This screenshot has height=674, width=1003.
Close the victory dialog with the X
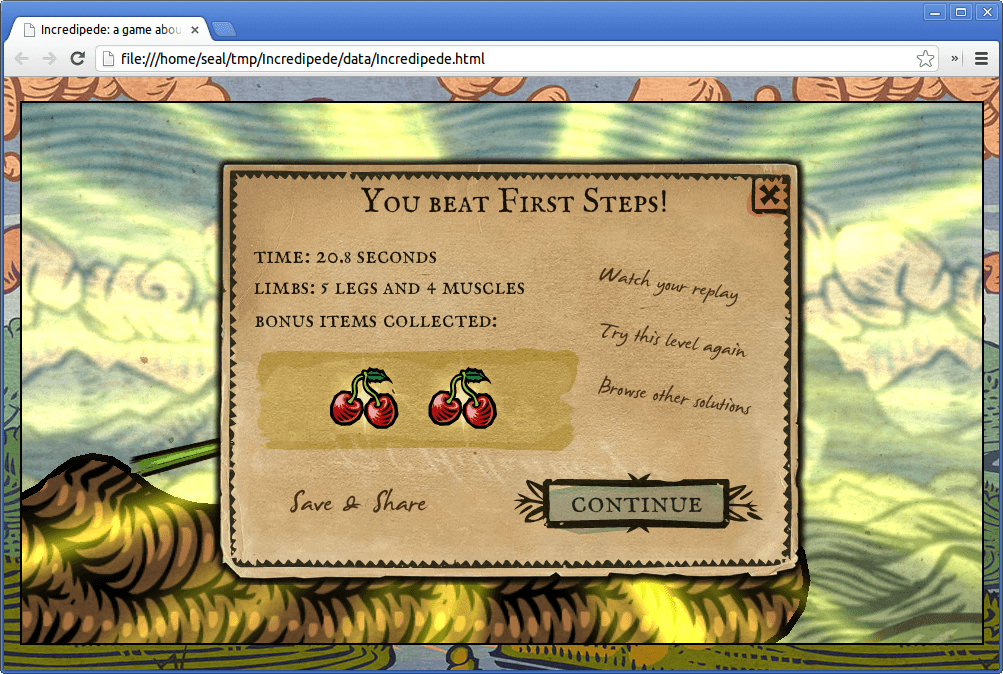(769, 195)
